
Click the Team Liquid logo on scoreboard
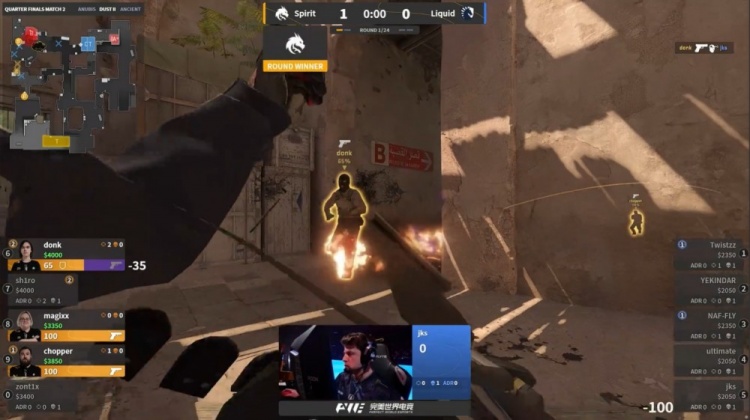pyautogui.click(x=471, y=14)
